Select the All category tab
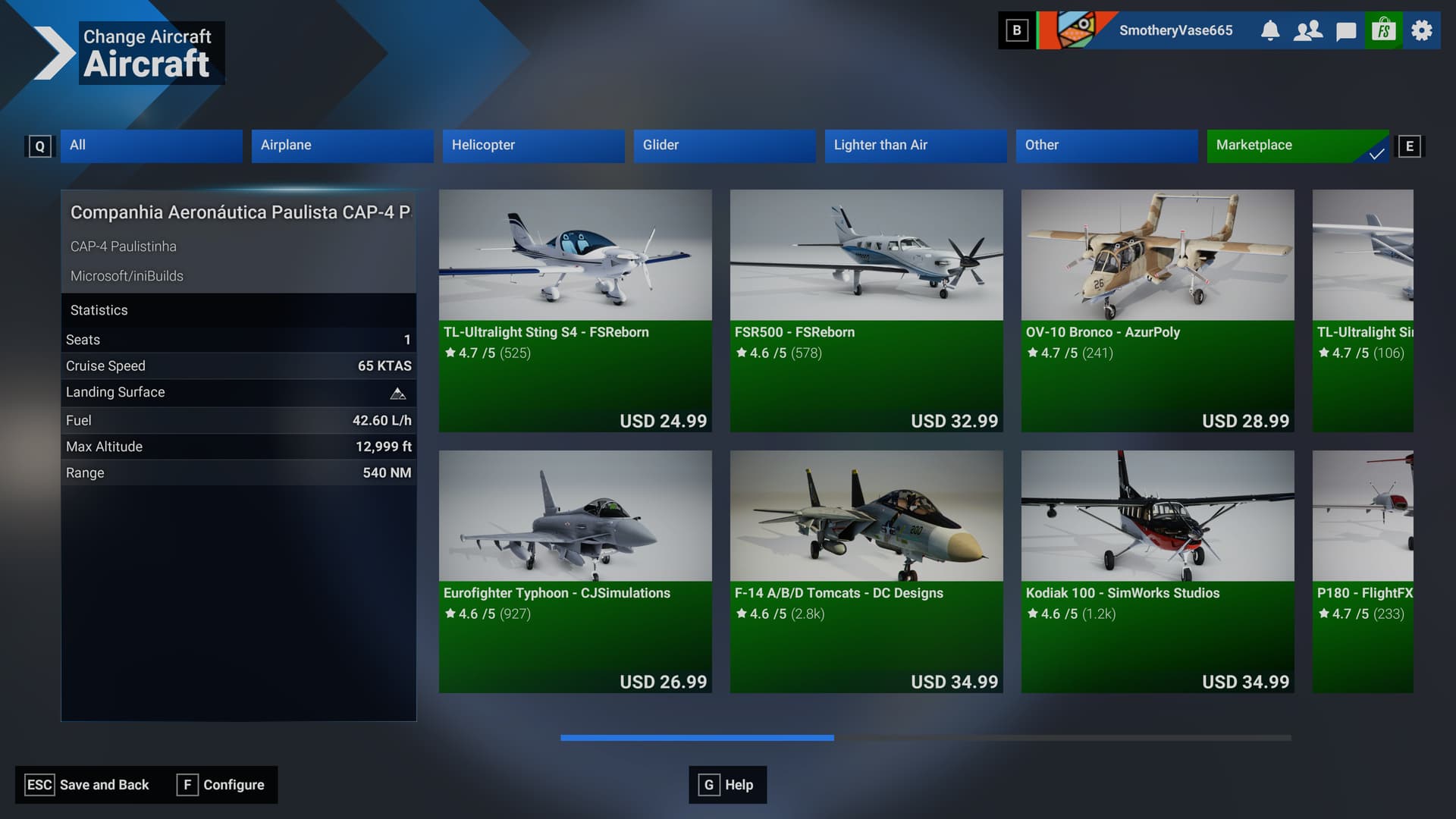The width and height of the screenshot is (1456, 819). pyautogui.click(x=151, y=146)
